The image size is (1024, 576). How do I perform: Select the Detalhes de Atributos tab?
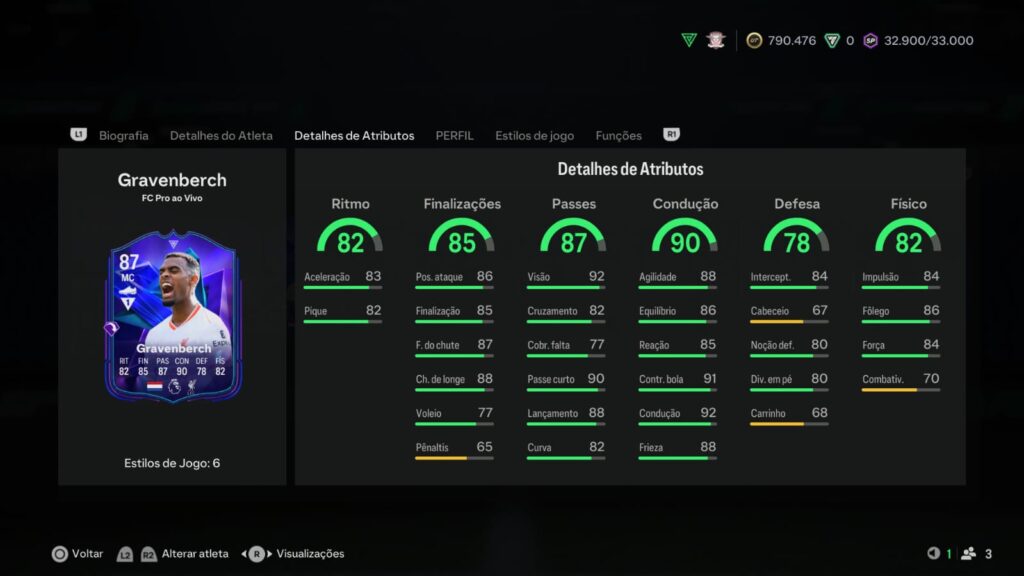pos(354,135)
